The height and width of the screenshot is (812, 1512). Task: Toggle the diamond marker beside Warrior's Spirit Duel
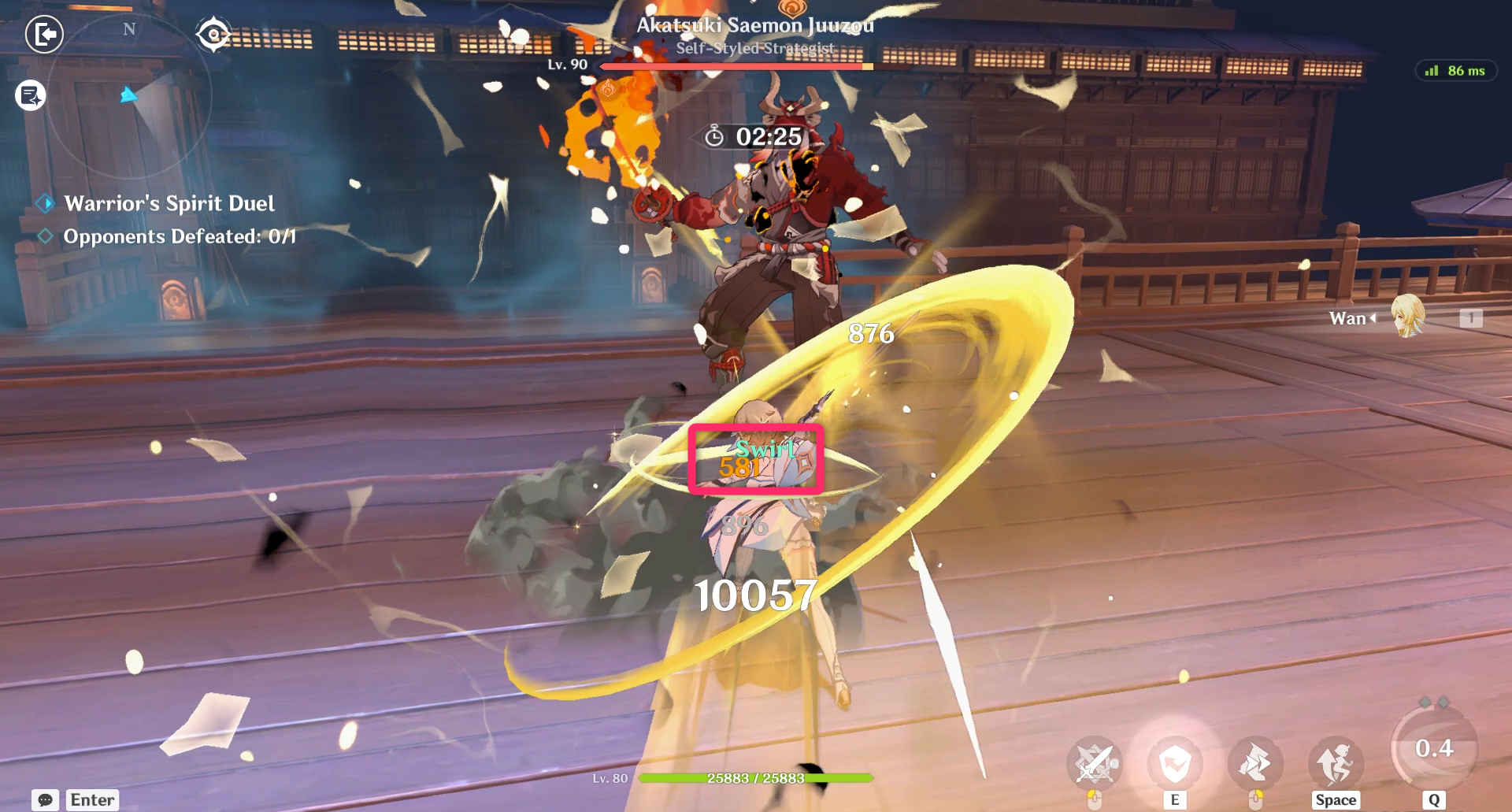pos(46,203)
